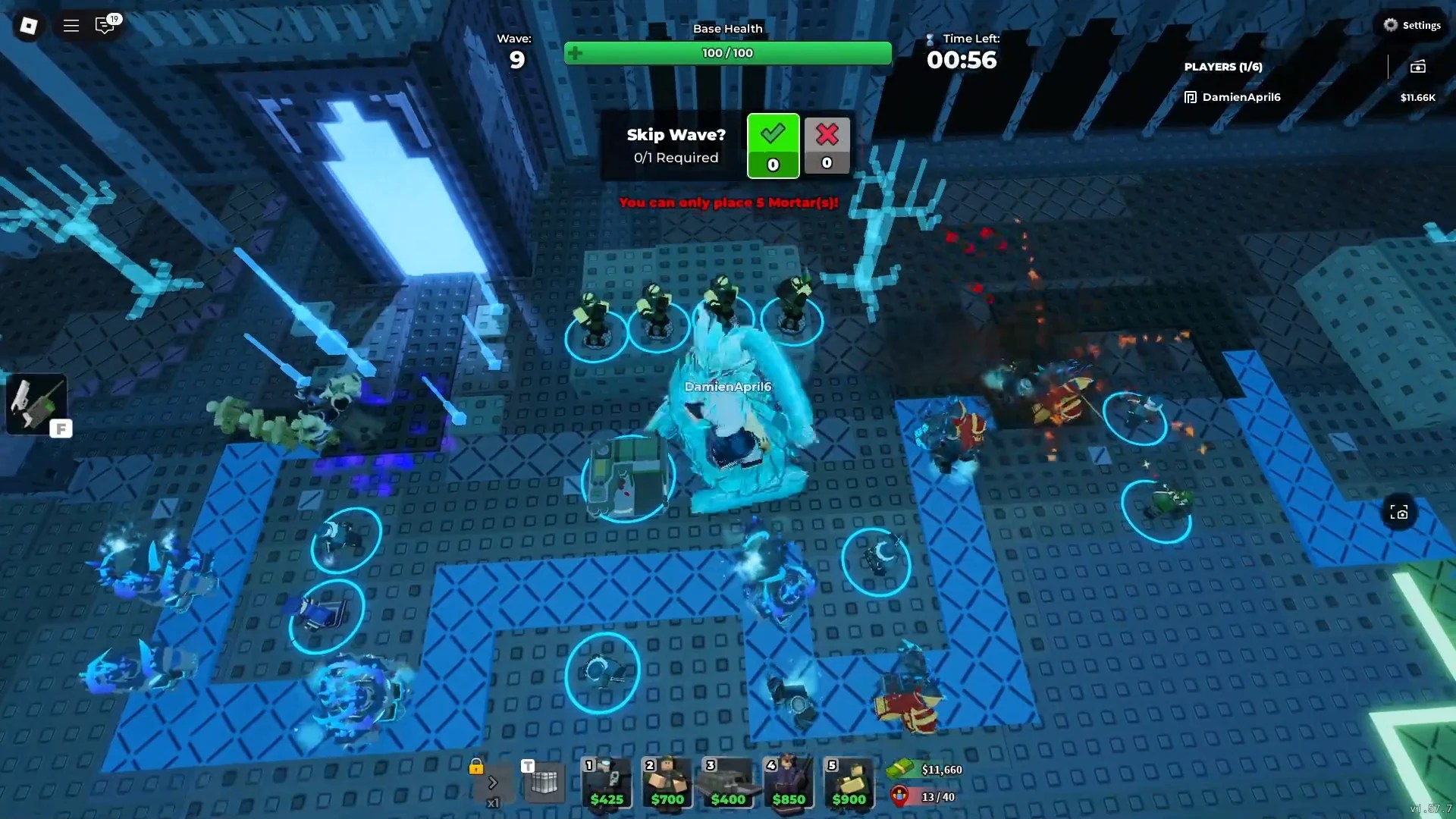Select the $700 soldier tower in slot 2
Viewport: 1456px width, 819px height.
click(x=667, y=783)
